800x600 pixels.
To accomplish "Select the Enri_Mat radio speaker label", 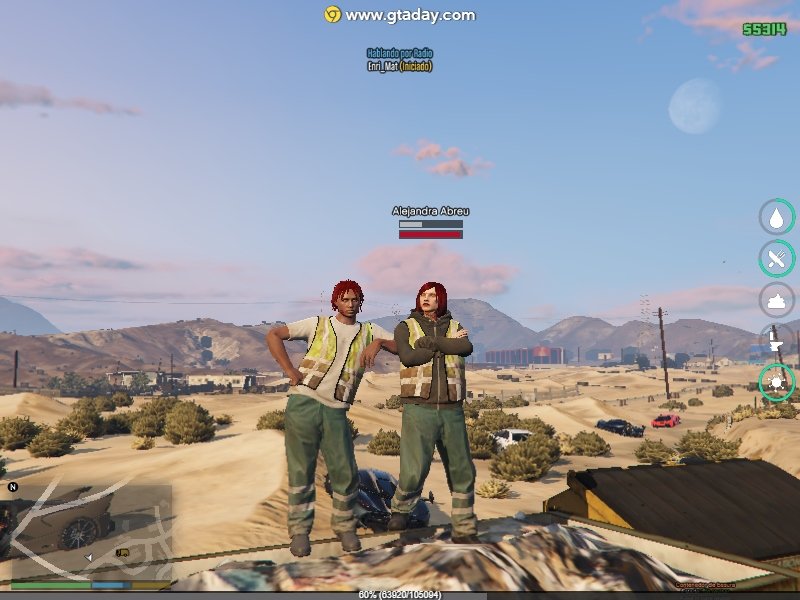I will click(399, 66).
